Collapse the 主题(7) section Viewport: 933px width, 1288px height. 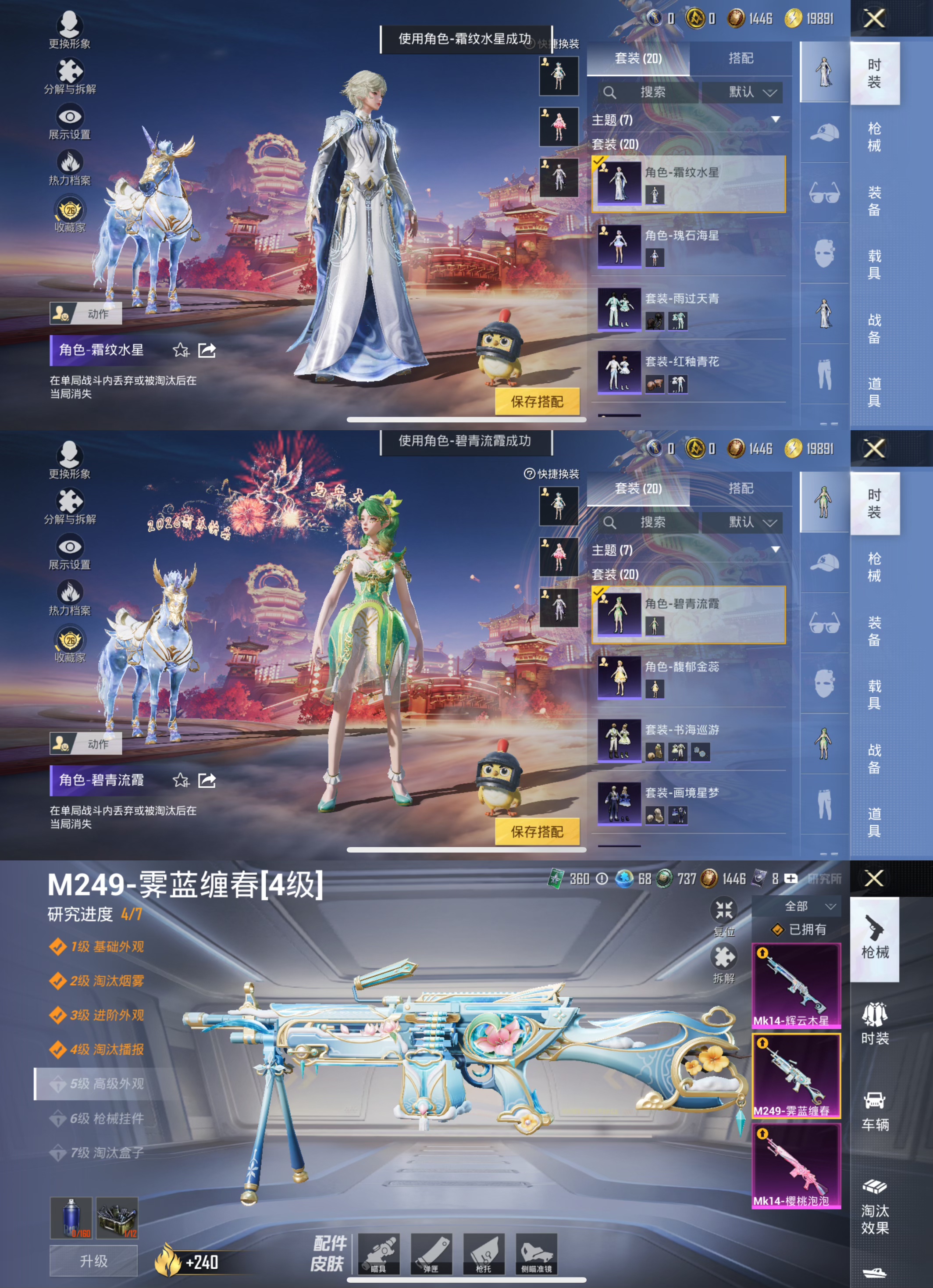pyautogui.click(x=776, y=120)
